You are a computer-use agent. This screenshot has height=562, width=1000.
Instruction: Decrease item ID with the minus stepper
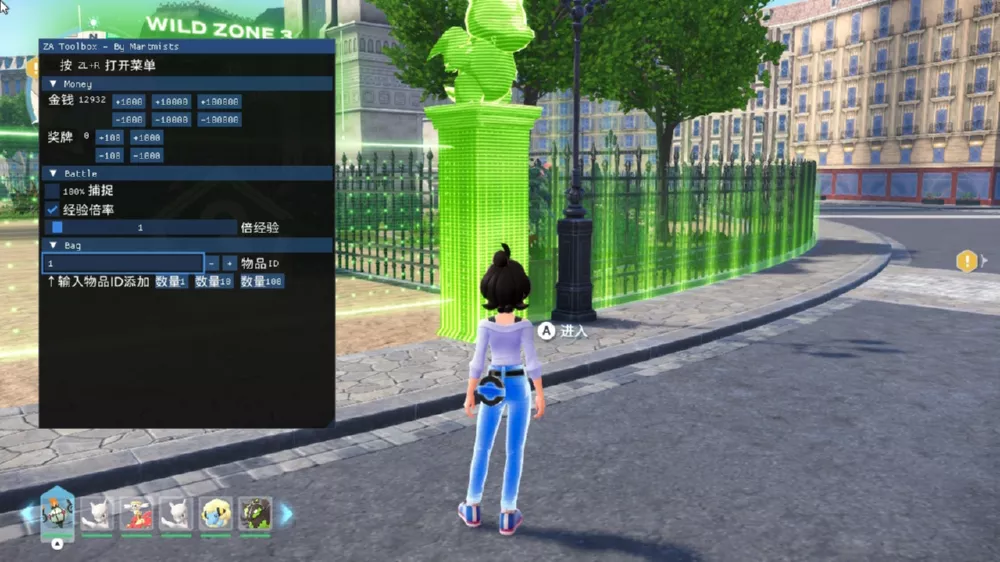[212, 263]
